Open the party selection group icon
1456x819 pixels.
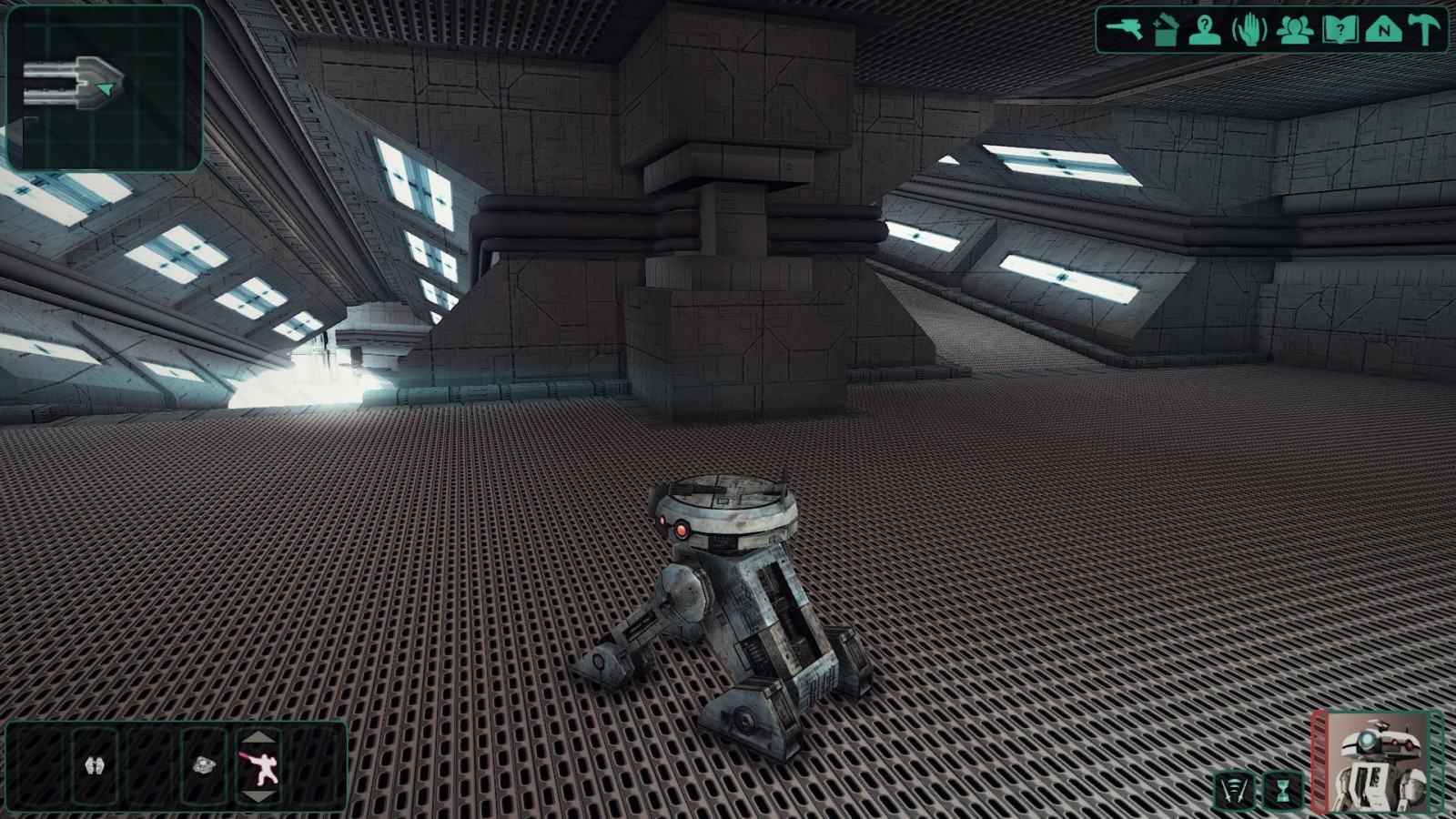tap(1294, 30)
